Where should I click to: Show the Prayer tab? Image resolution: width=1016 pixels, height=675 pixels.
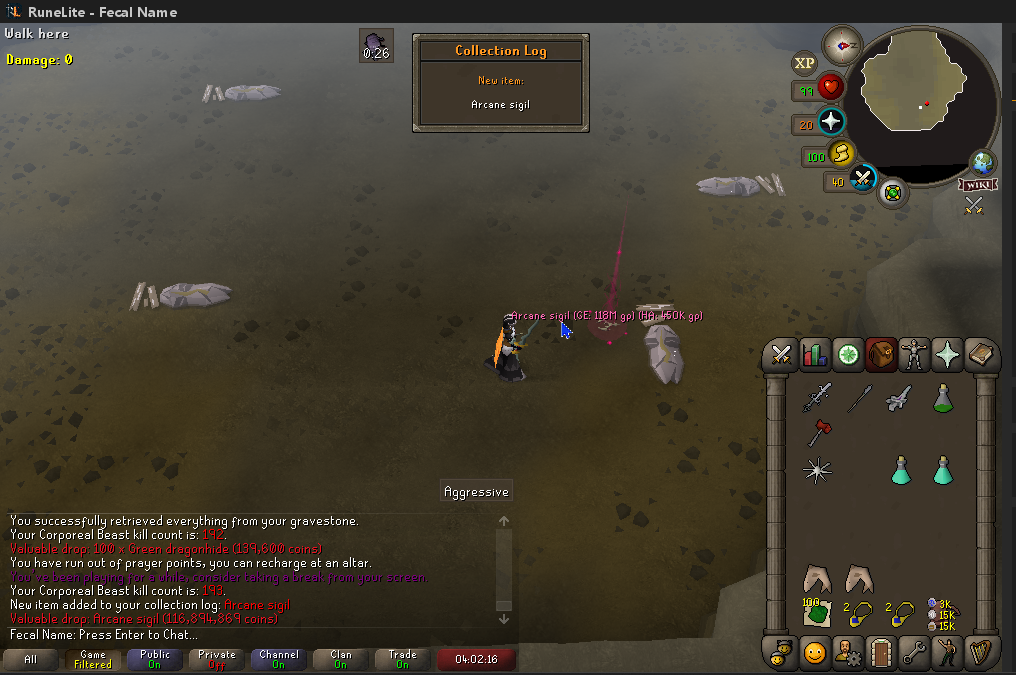point(946,355)
